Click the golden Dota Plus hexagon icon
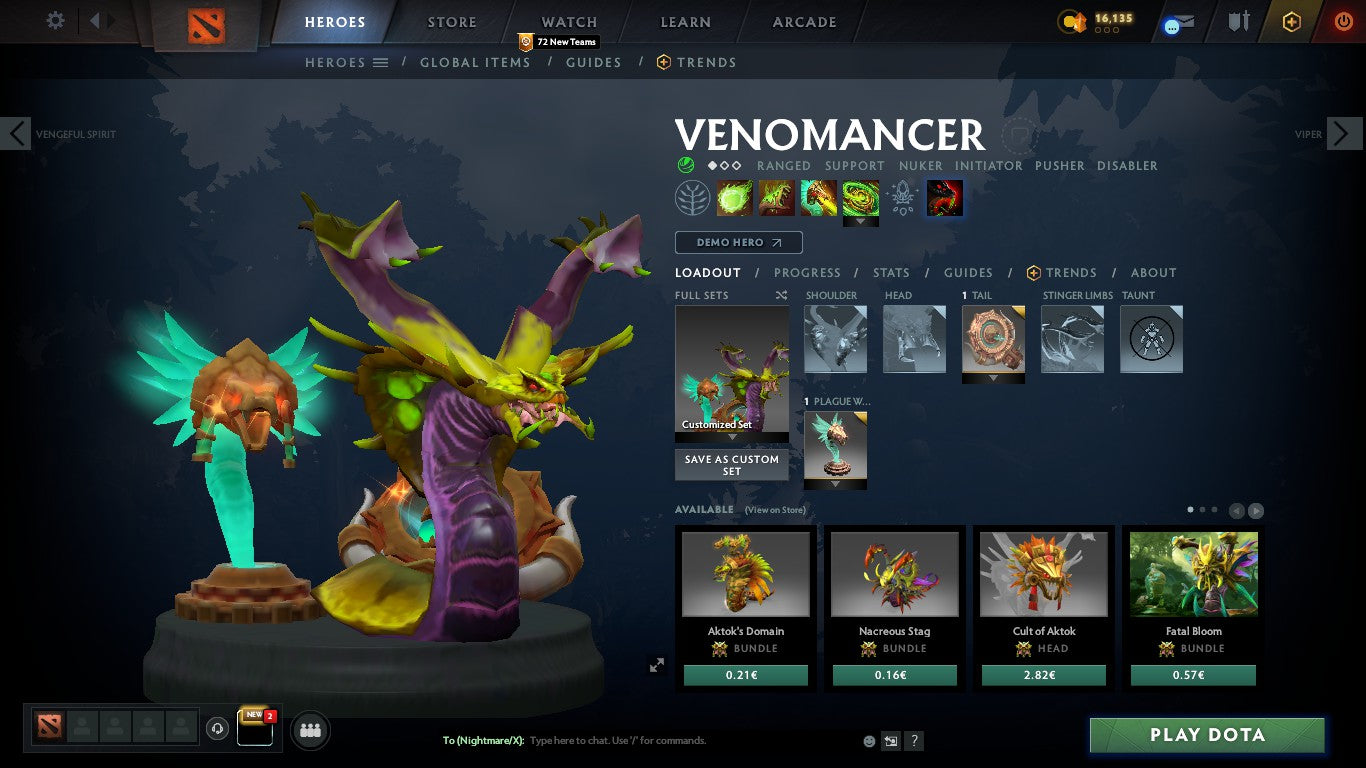 pos(1289,22)
